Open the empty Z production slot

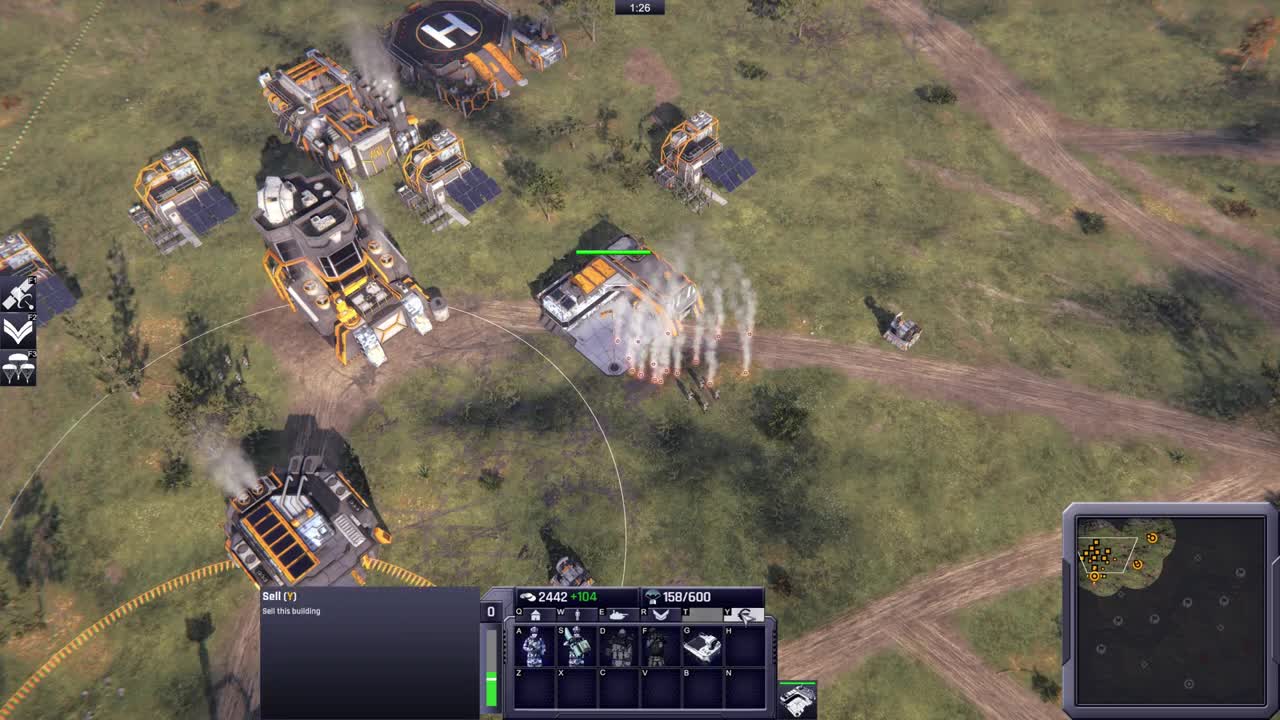[x=533, y=689]
